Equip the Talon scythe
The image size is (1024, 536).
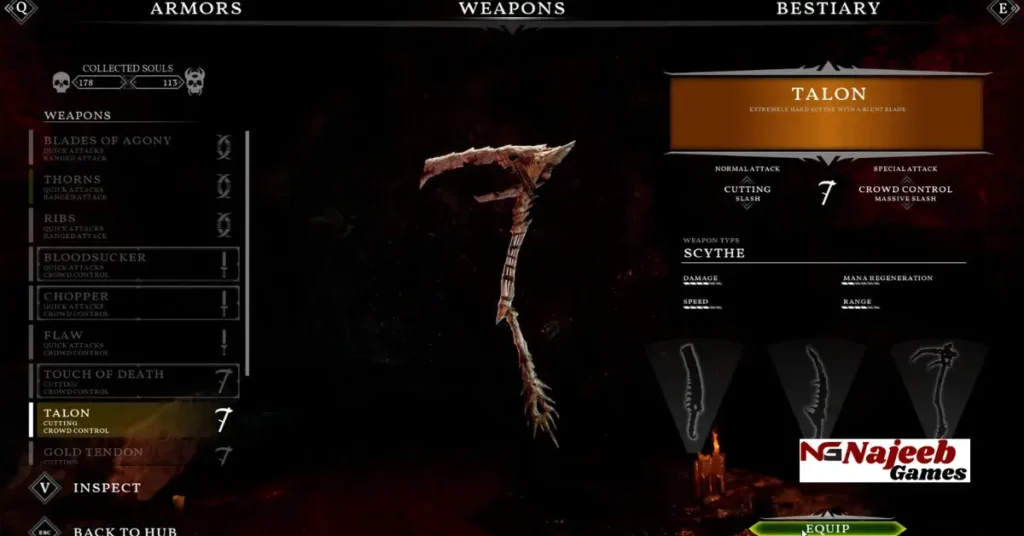827,528
